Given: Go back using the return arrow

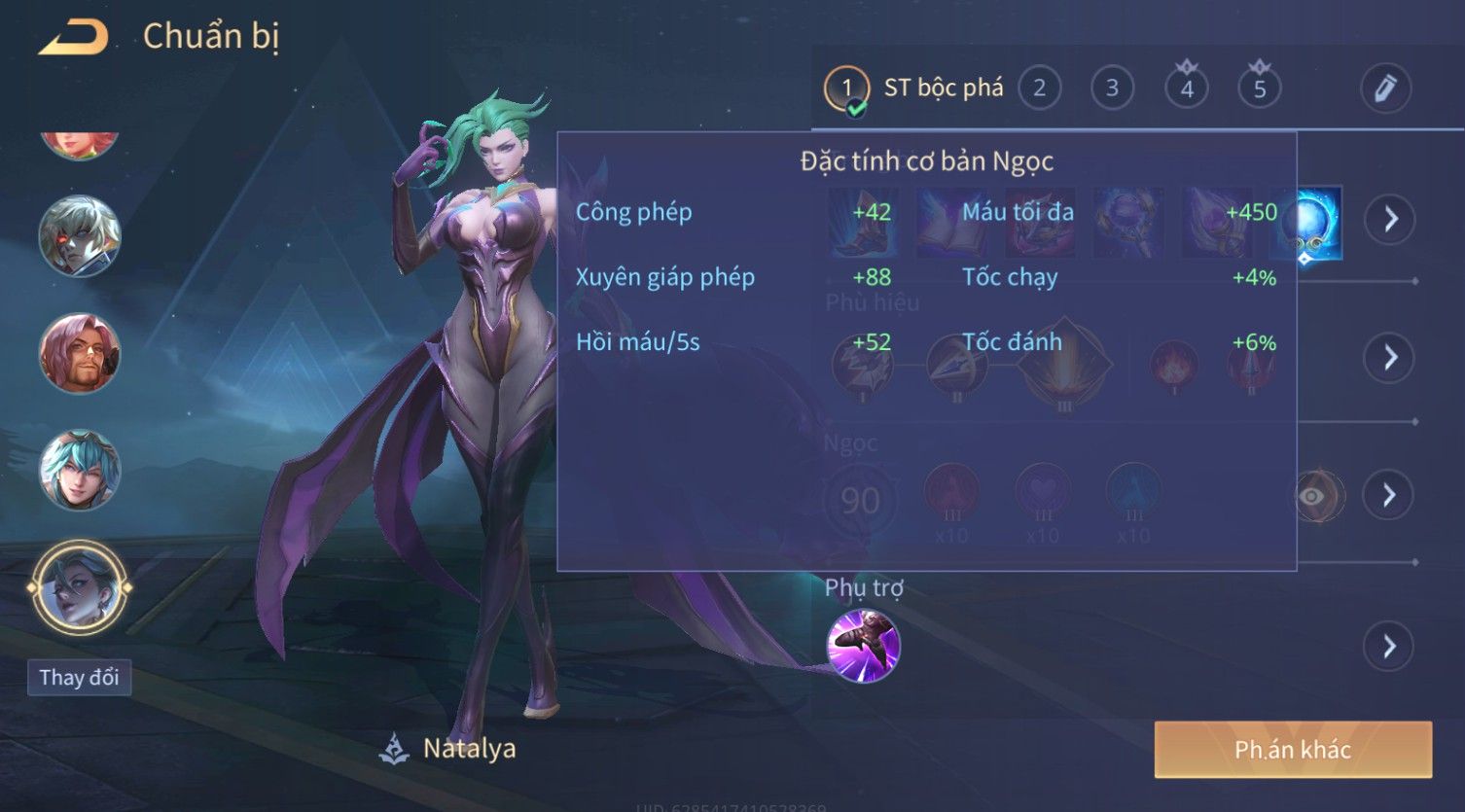Looking at the screenshot, I should pos(74,38).
